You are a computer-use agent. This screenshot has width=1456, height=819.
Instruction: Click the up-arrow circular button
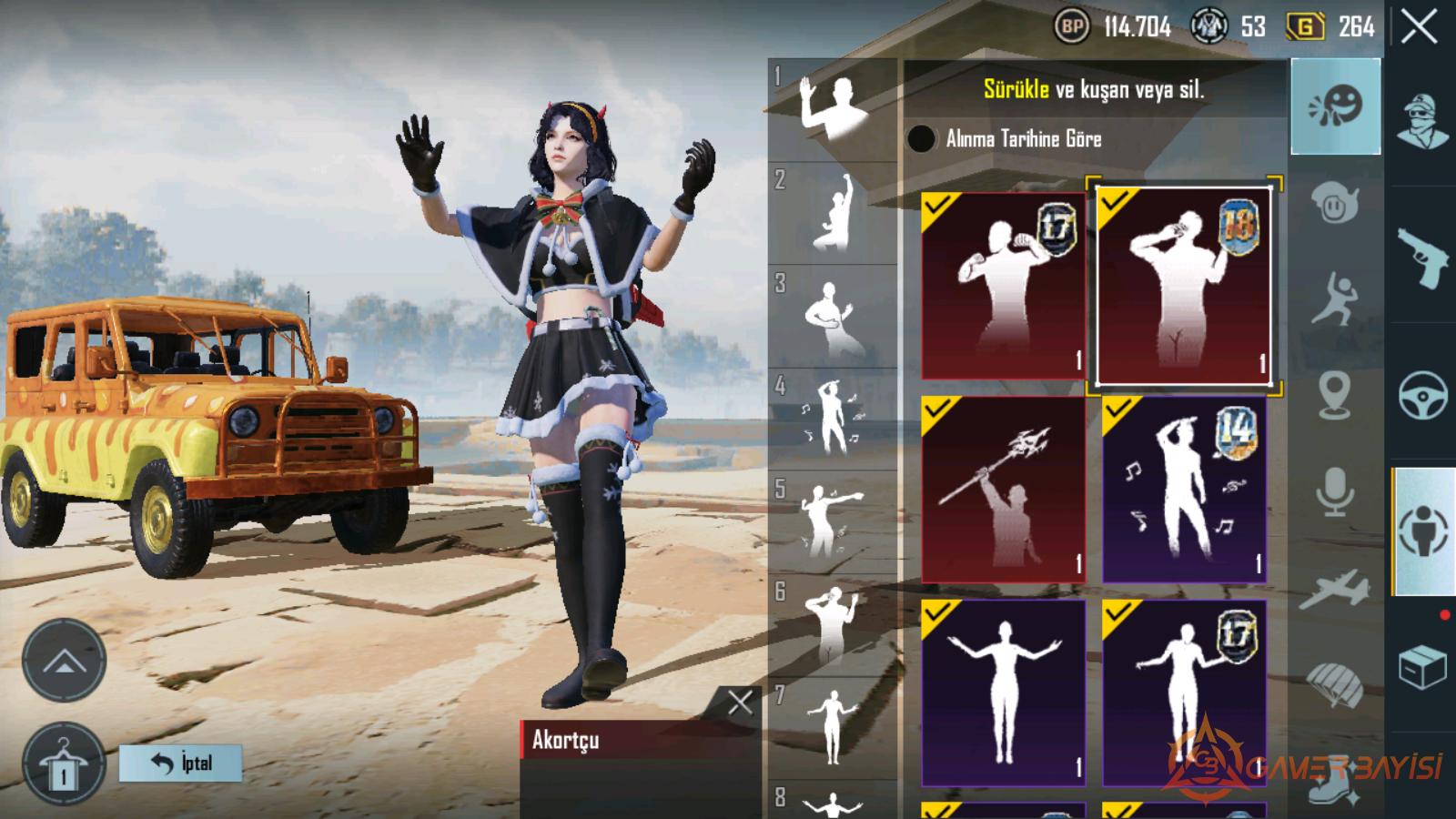click(64, 661)
